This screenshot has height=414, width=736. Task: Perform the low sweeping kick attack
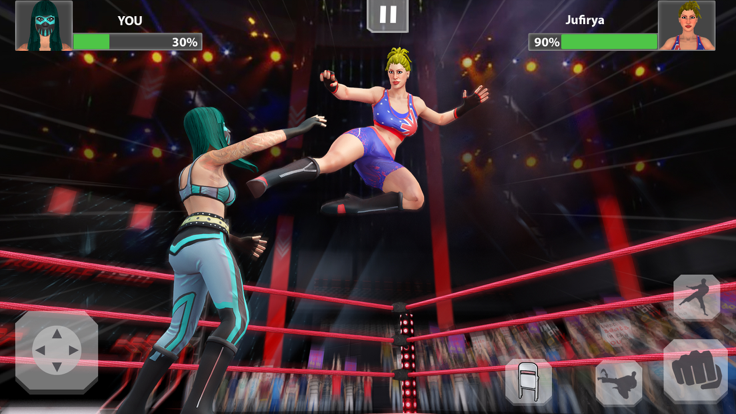[618, 383]
